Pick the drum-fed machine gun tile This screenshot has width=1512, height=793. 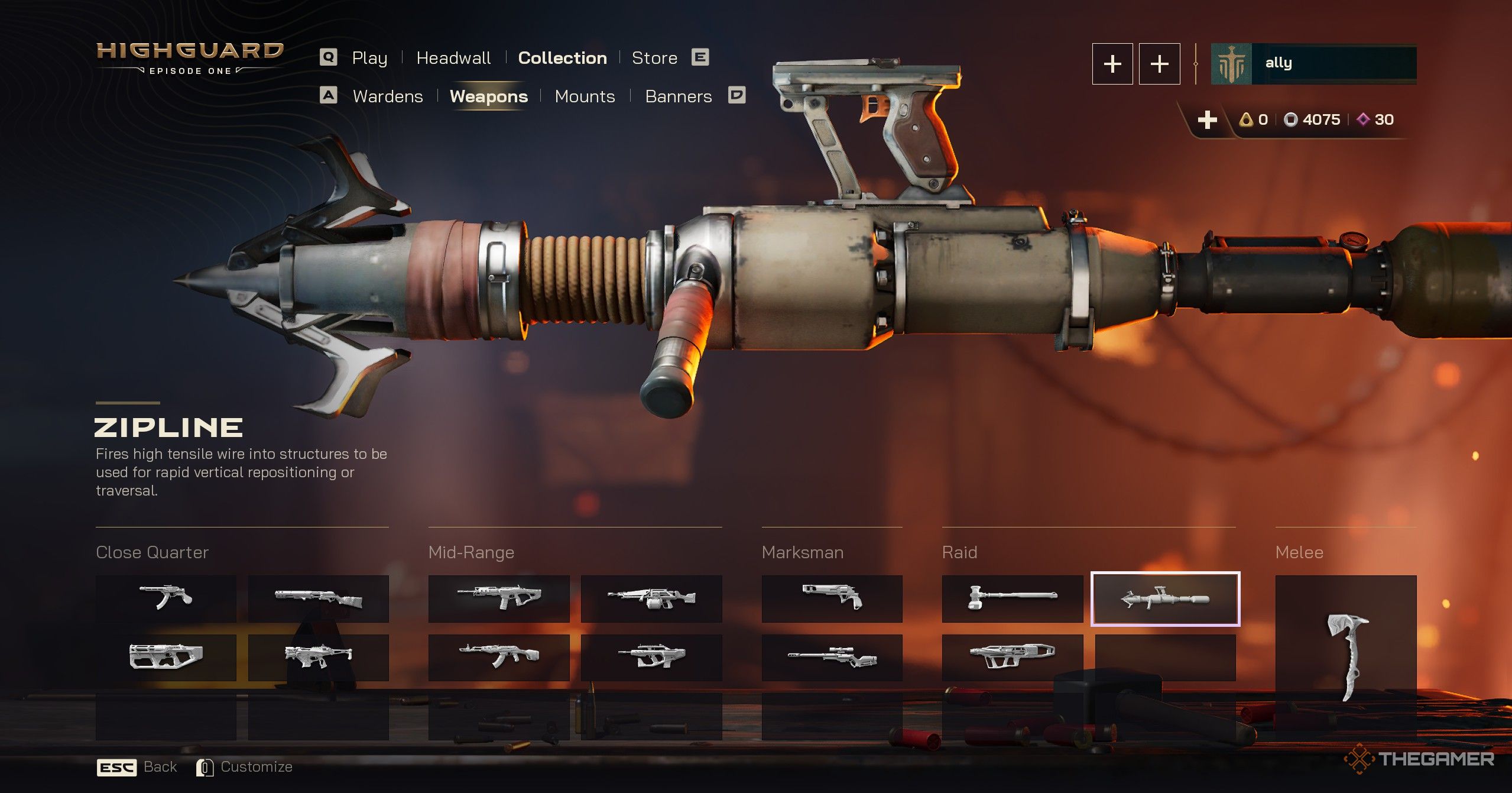(x=651, y=598)
